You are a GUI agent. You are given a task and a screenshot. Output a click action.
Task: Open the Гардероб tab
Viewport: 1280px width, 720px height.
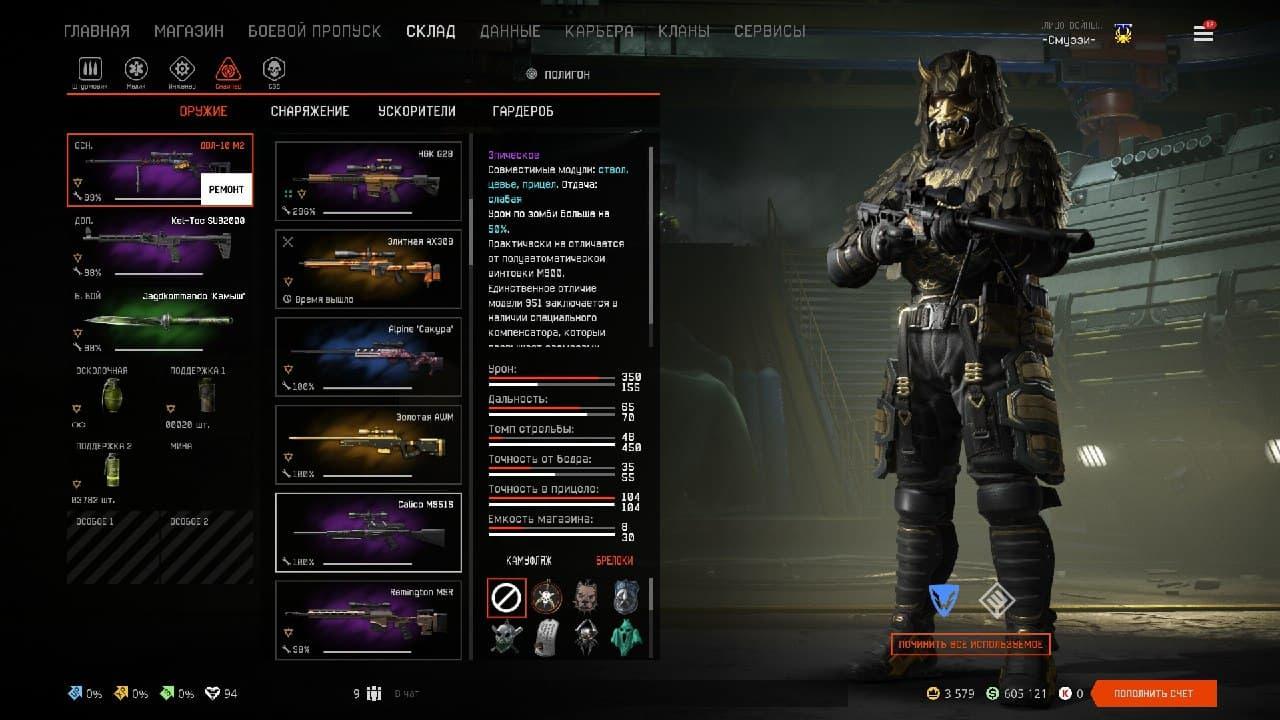pyautogui.click(x=523, y=111)
